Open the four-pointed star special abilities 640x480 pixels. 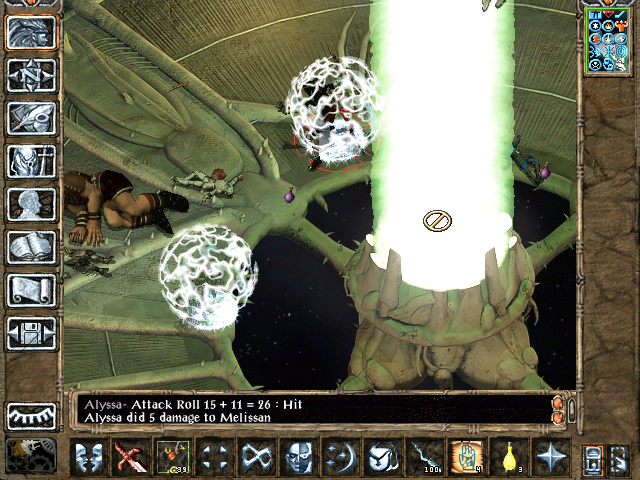[549, 456]
